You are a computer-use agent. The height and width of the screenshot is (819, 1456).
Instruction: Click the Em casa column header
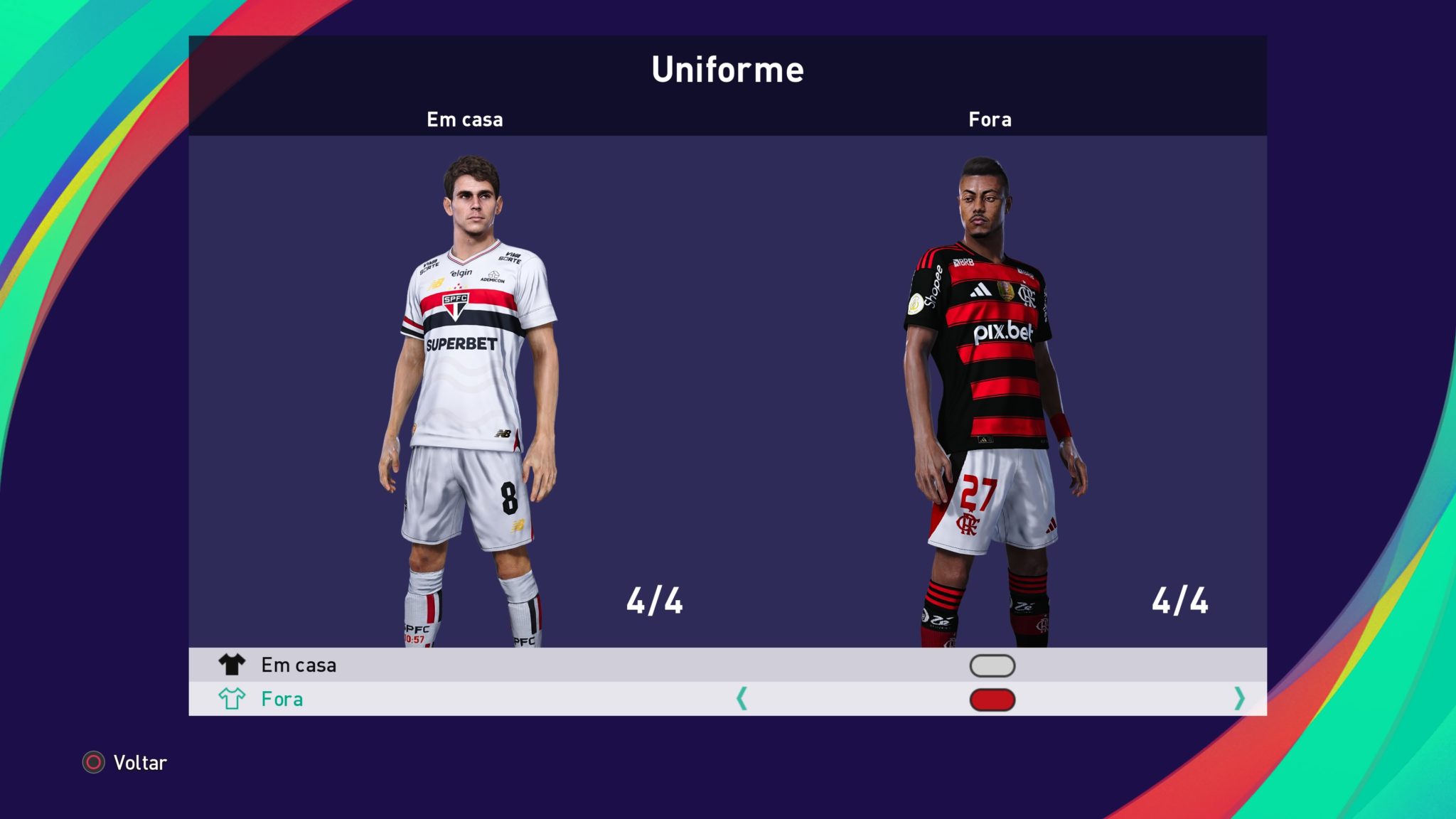click(x=465, y=119)
